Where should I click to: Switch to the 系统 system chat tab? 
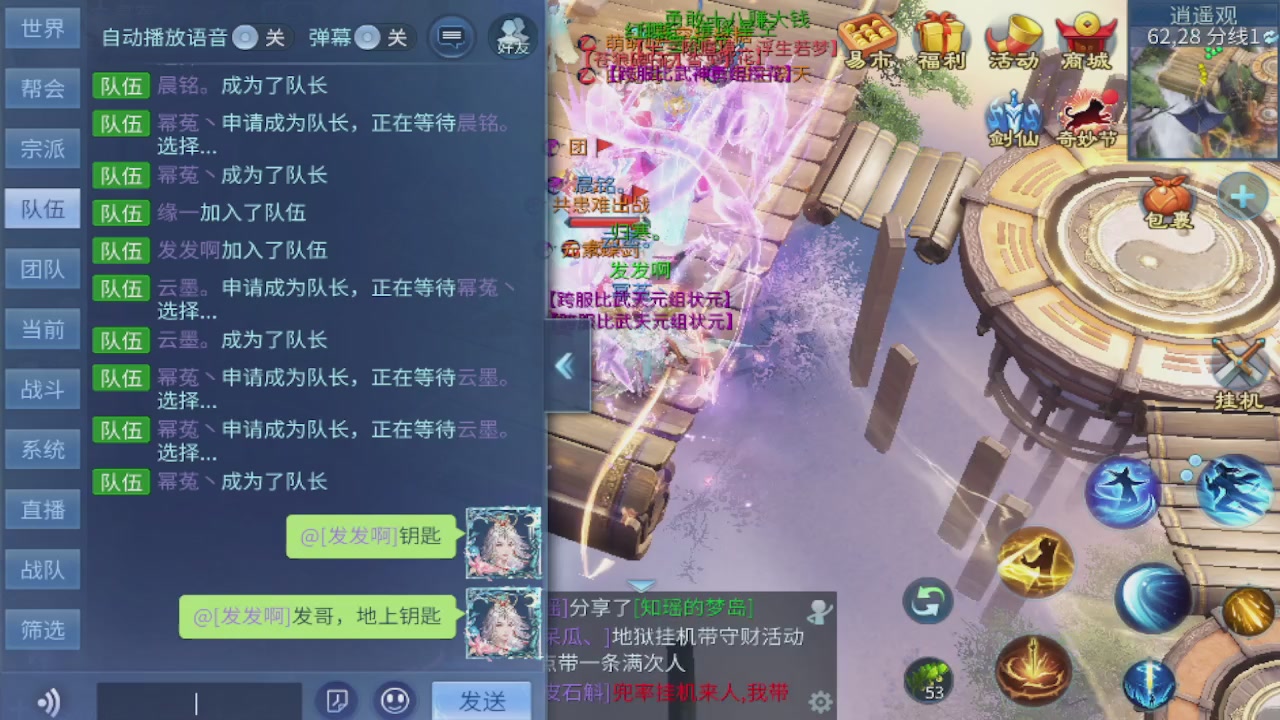pyautogui.click(x=41, y=450)
